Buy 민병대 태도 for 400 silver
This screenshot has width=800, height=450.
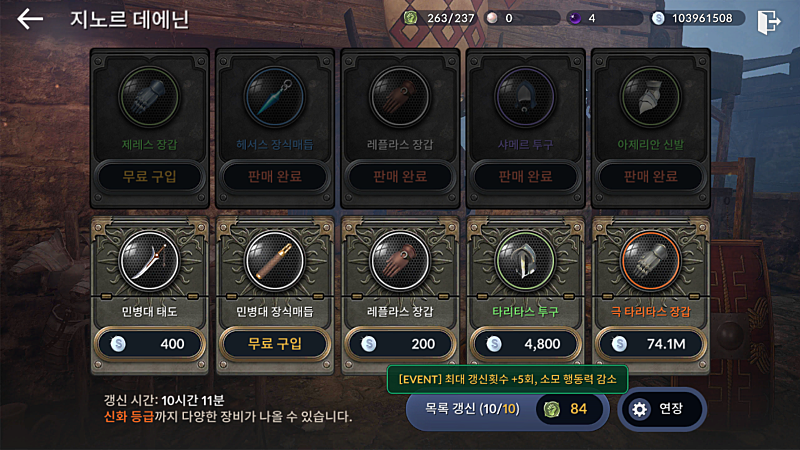150,343
